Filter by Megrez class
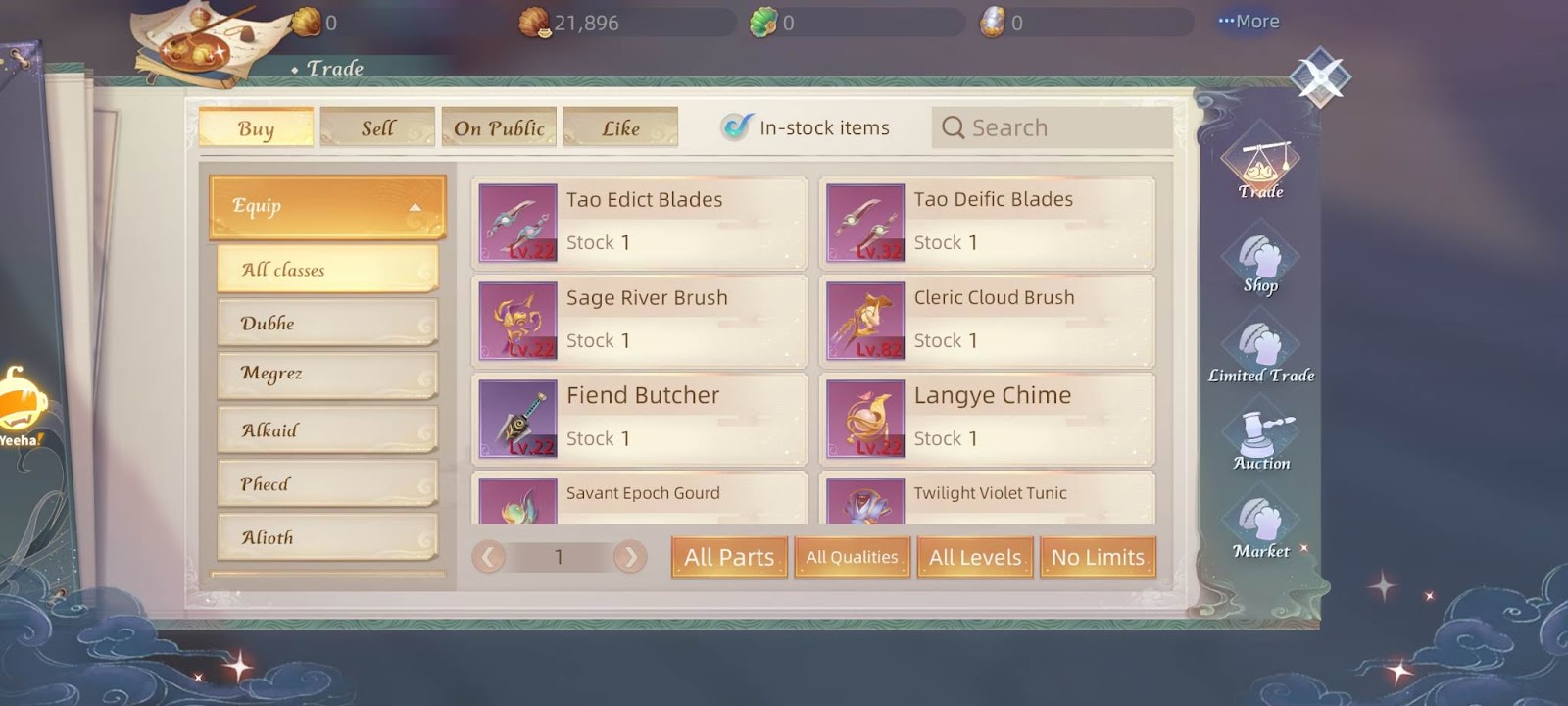This screenshot has height=706, width=1568. tap(327, 374)
